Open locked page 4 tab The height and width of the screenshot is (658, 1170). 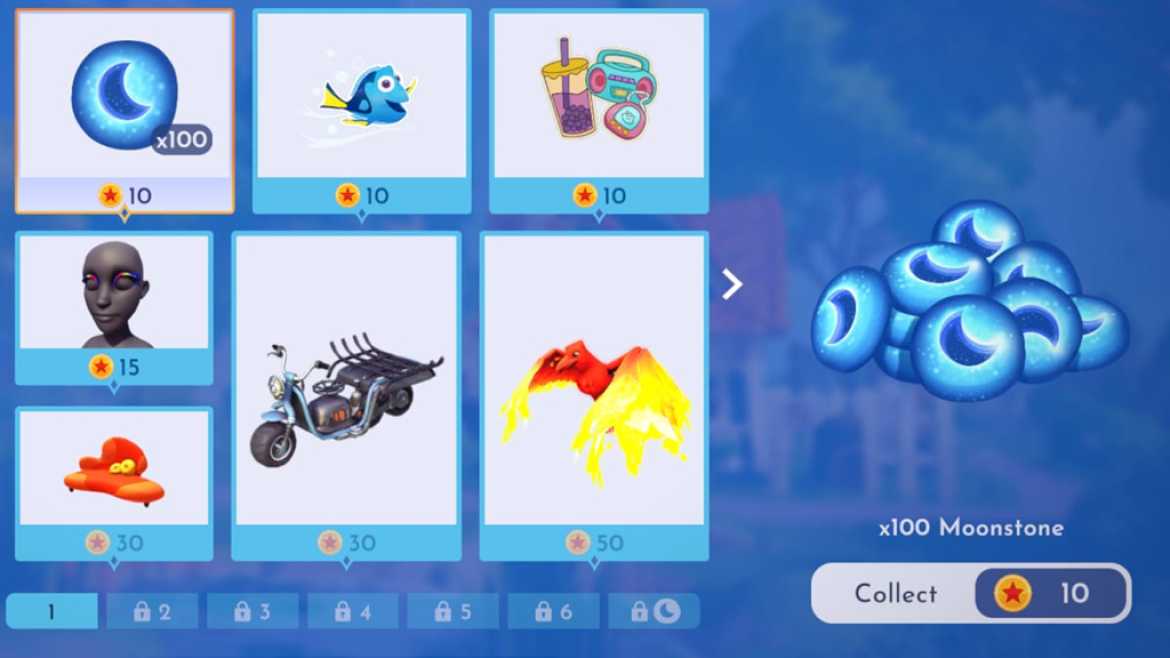[x=353, y=611]
